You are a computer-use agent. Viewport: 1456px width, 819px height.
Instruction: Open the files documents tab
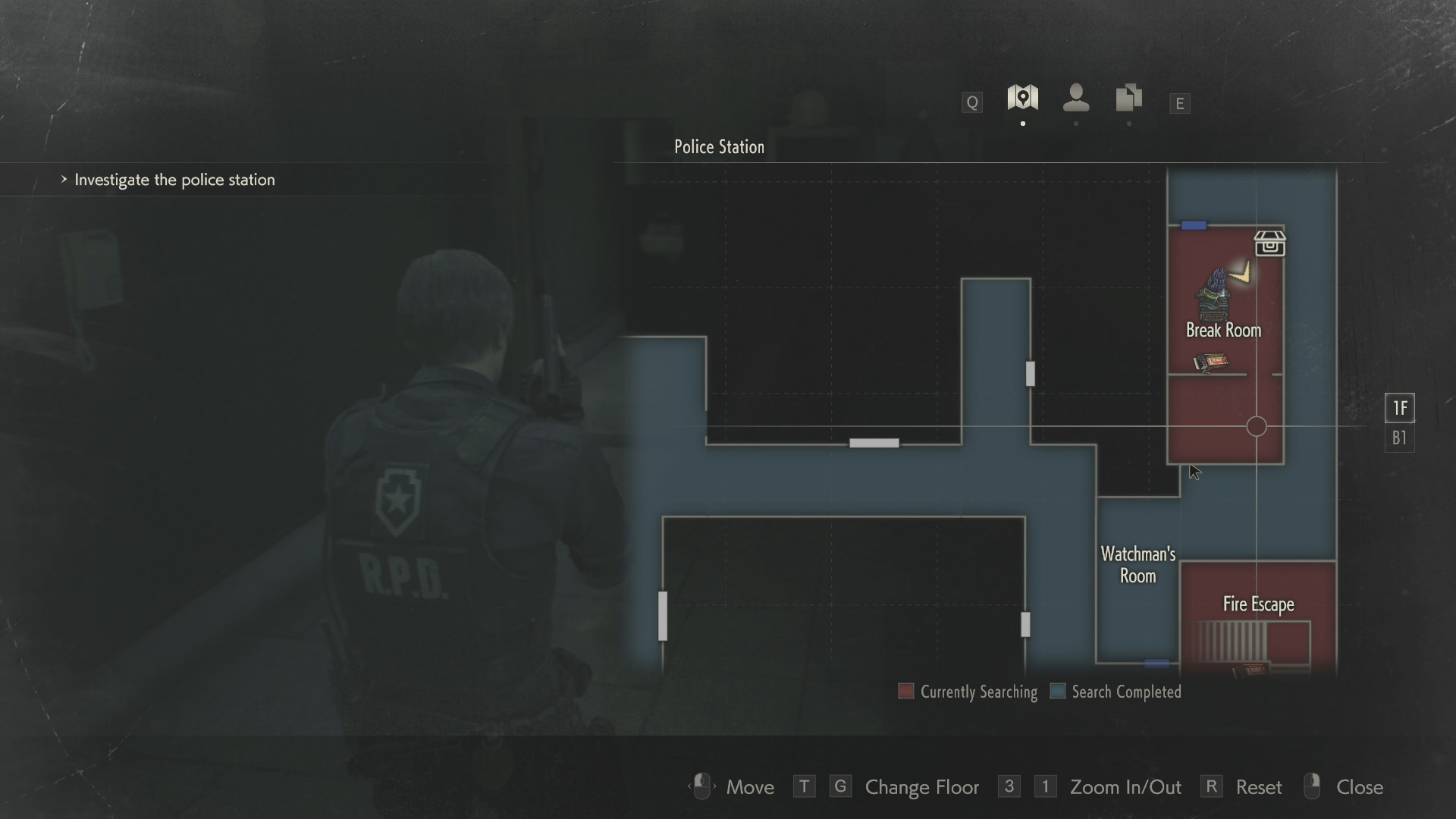[1129, 98]
